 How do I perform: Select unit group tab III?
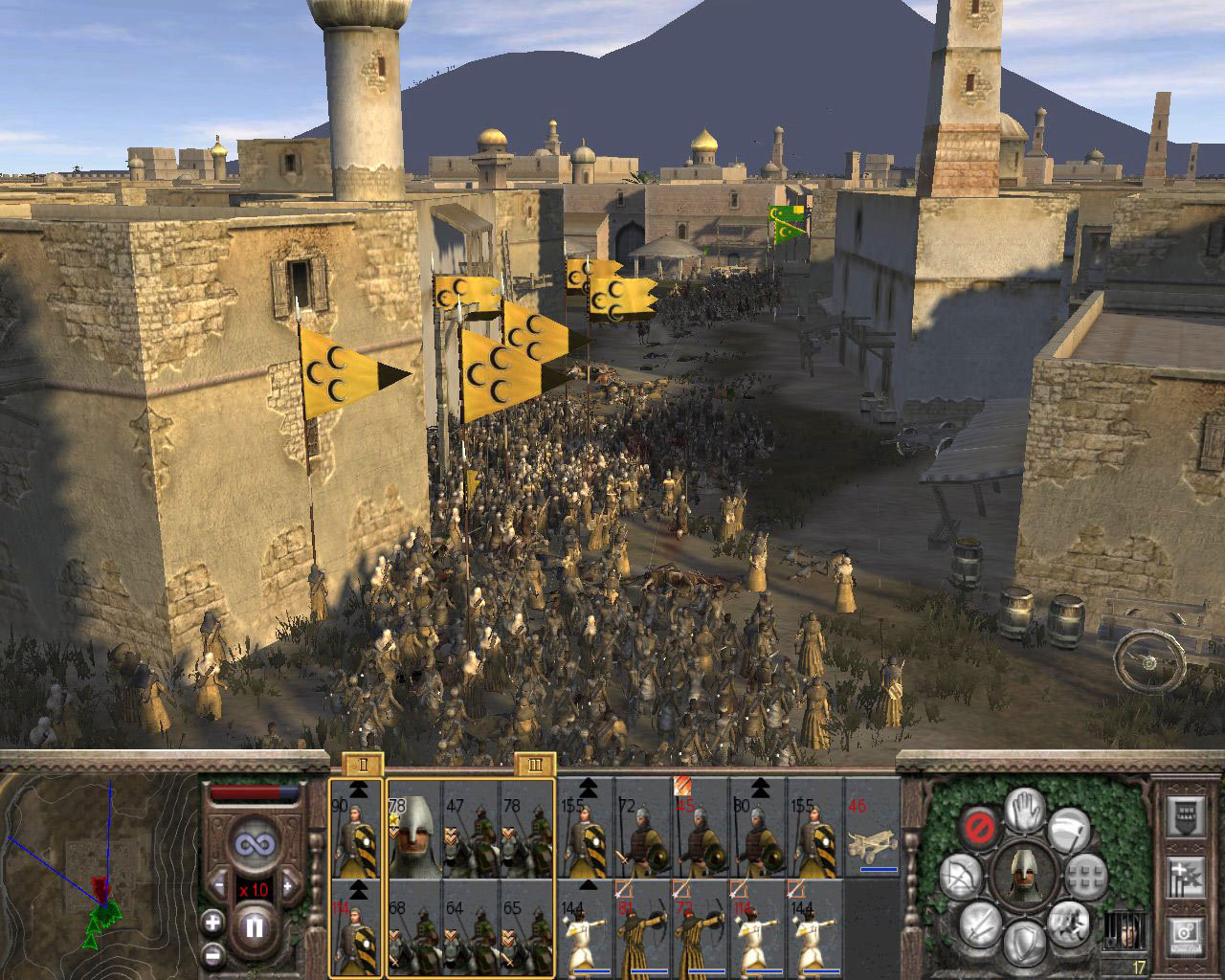point(533,766)
